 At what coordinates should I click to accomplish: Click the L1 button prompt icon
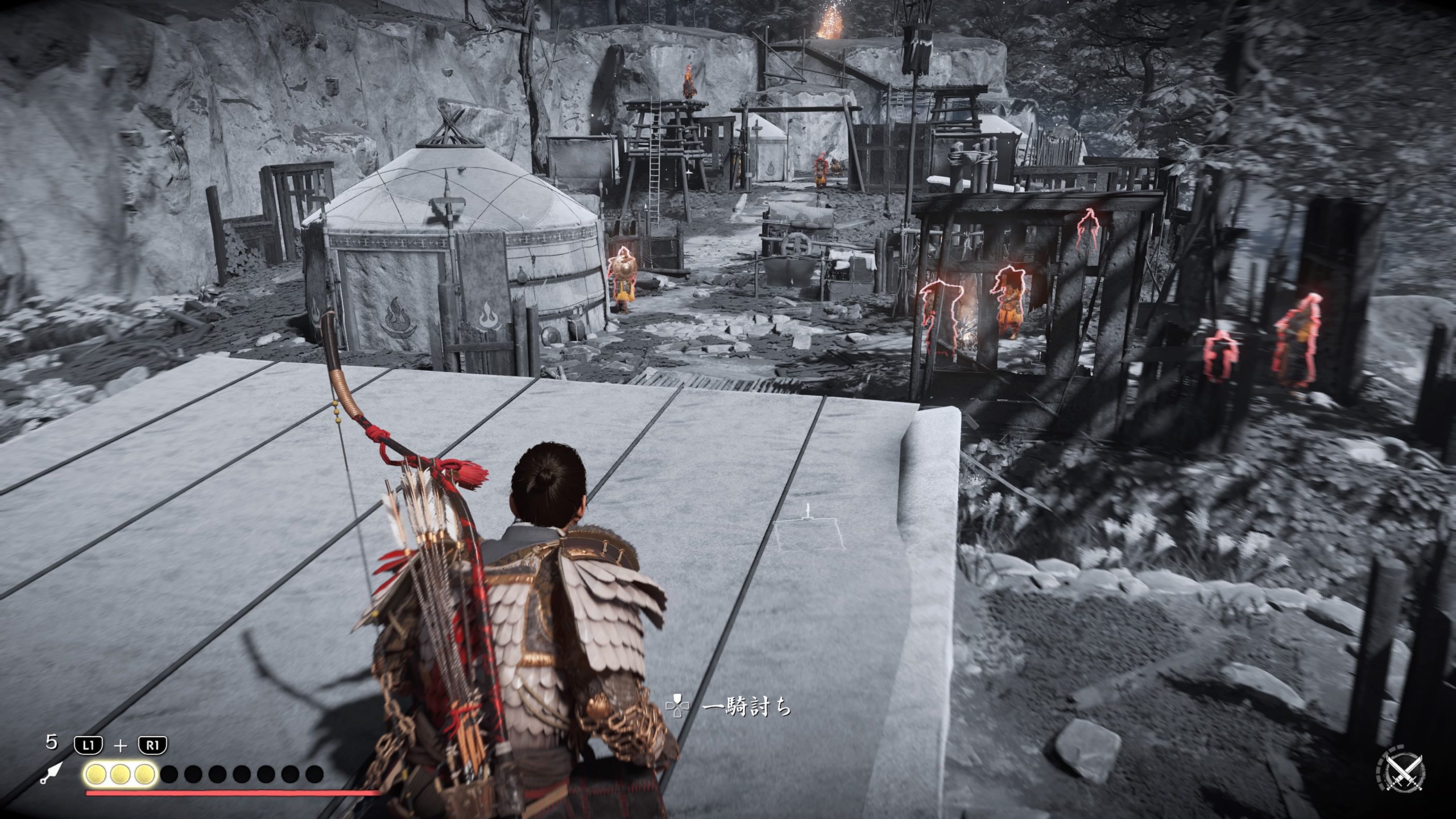tap(88, 744)
